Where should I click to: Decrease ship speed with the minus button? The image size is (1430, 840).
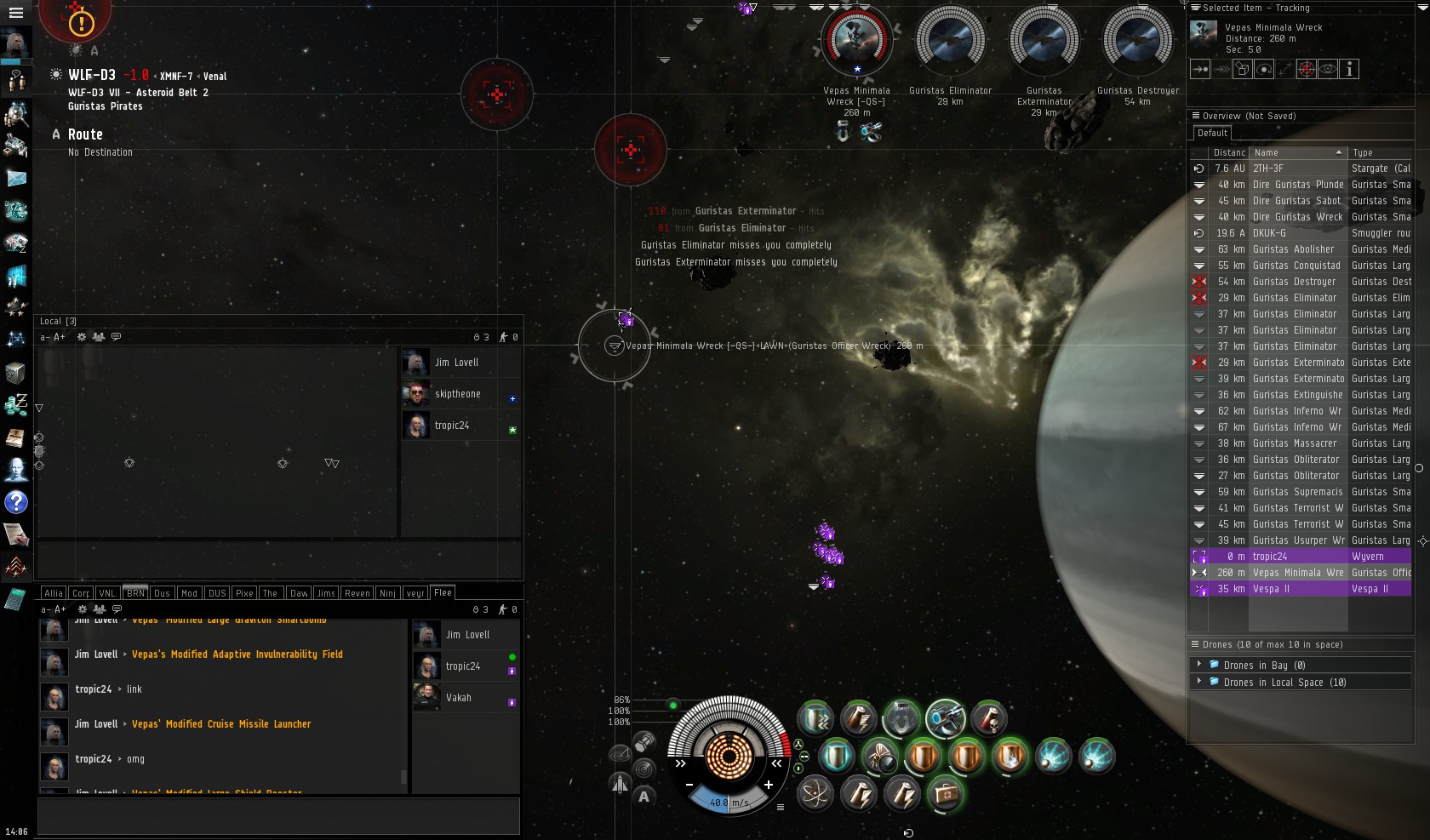[x=689, y=785]
